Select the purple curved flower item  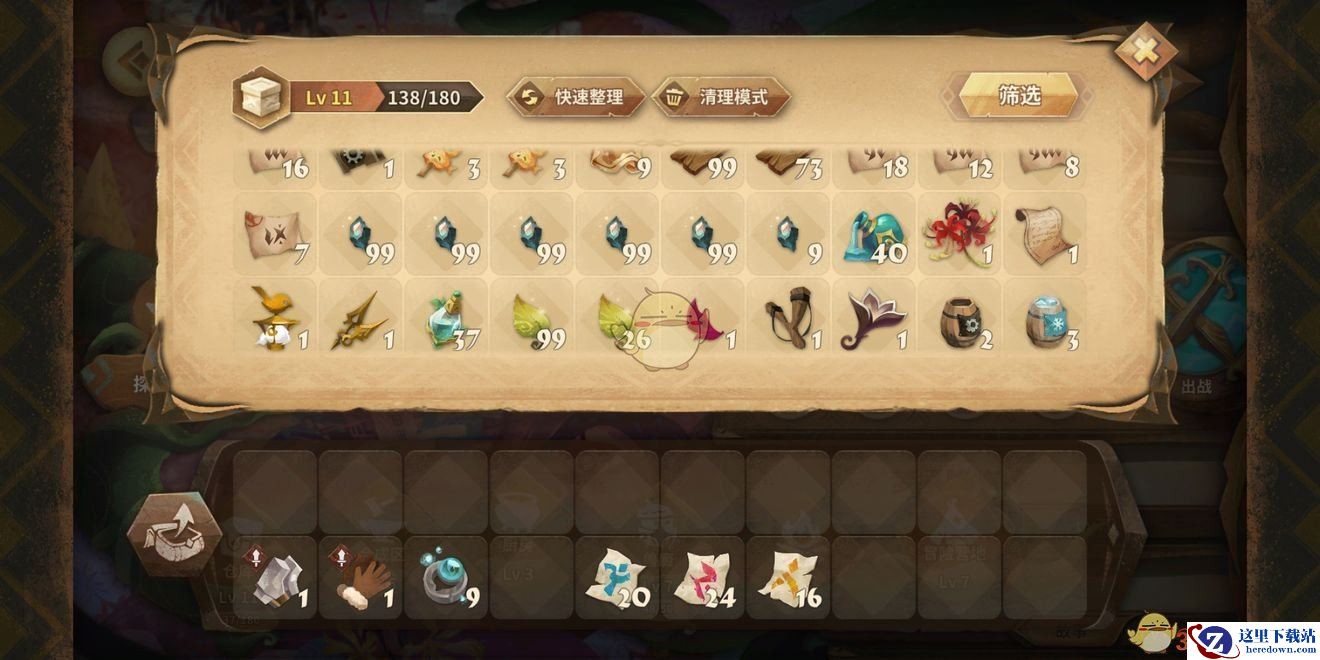point(874,318)
